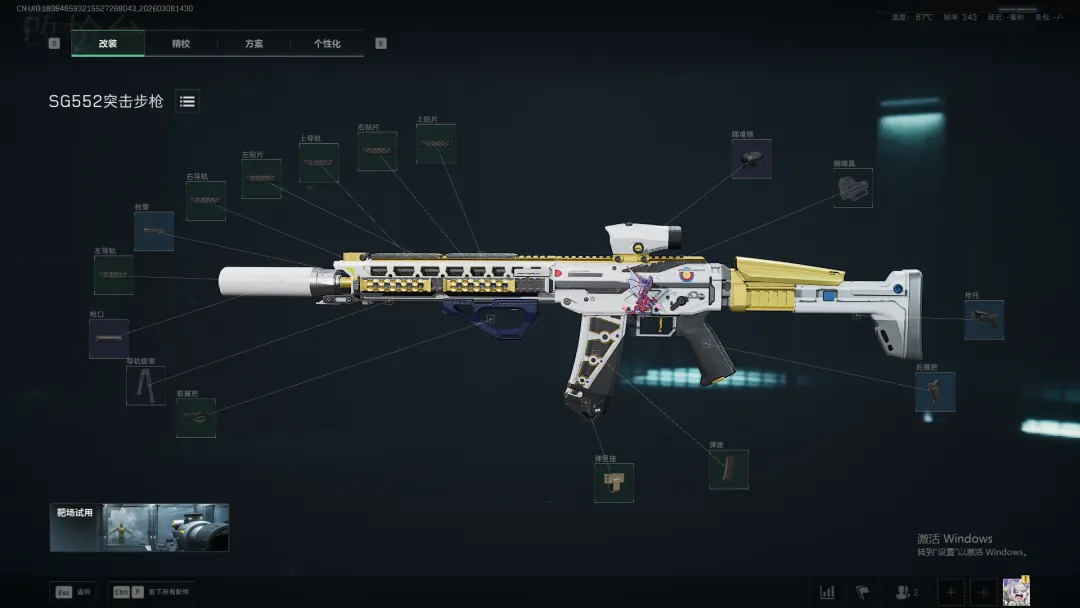
Task: Open the 方案 tab
Action: [254, 44]
